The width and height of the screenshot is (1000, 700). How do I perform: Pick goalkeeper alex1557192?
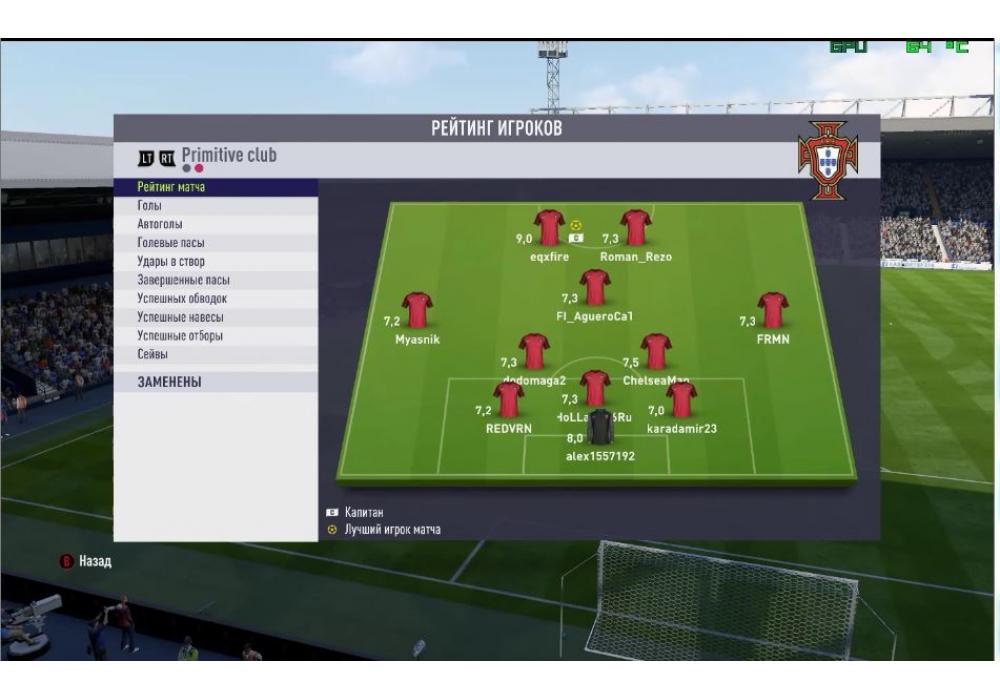[600, 428]
